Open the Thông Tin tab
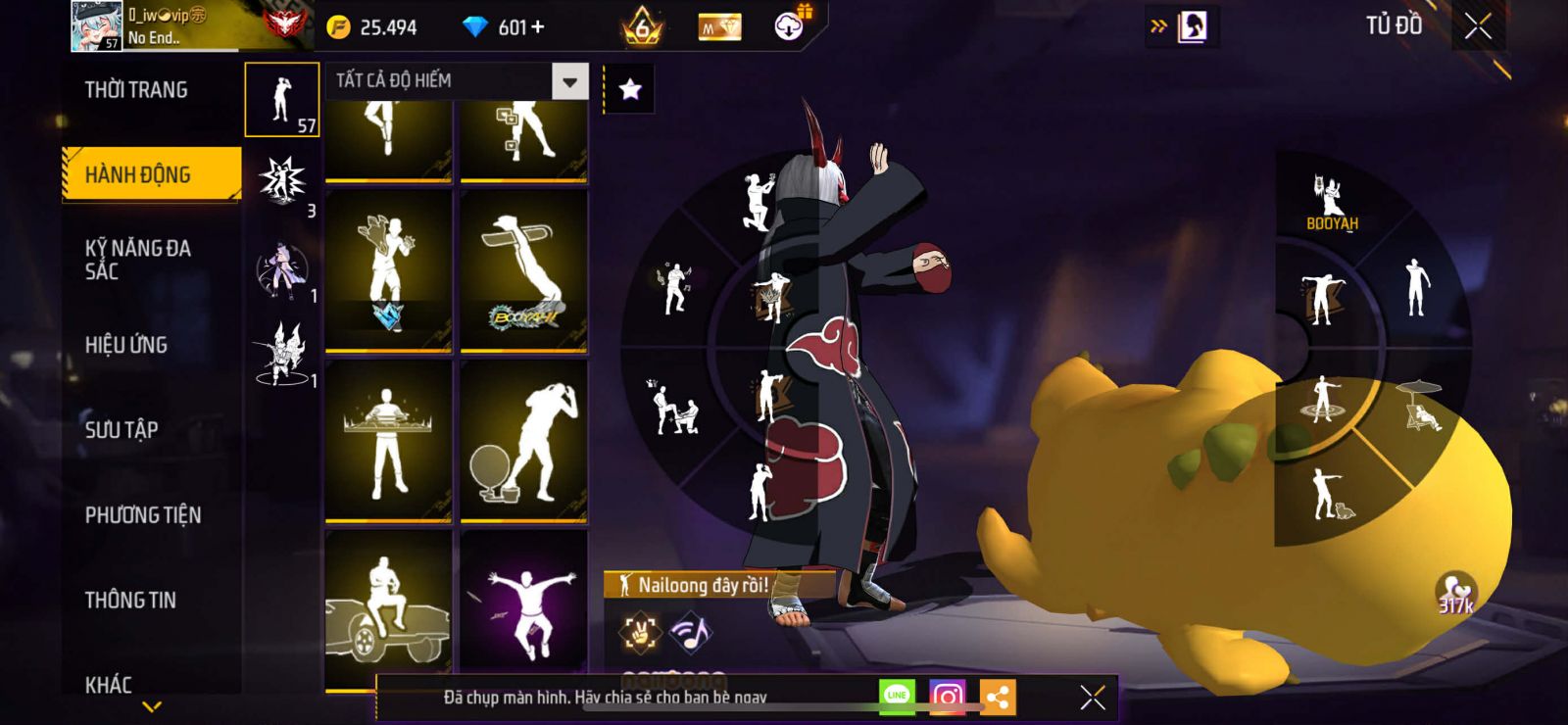1568x725 pixels. click(130, 600)
